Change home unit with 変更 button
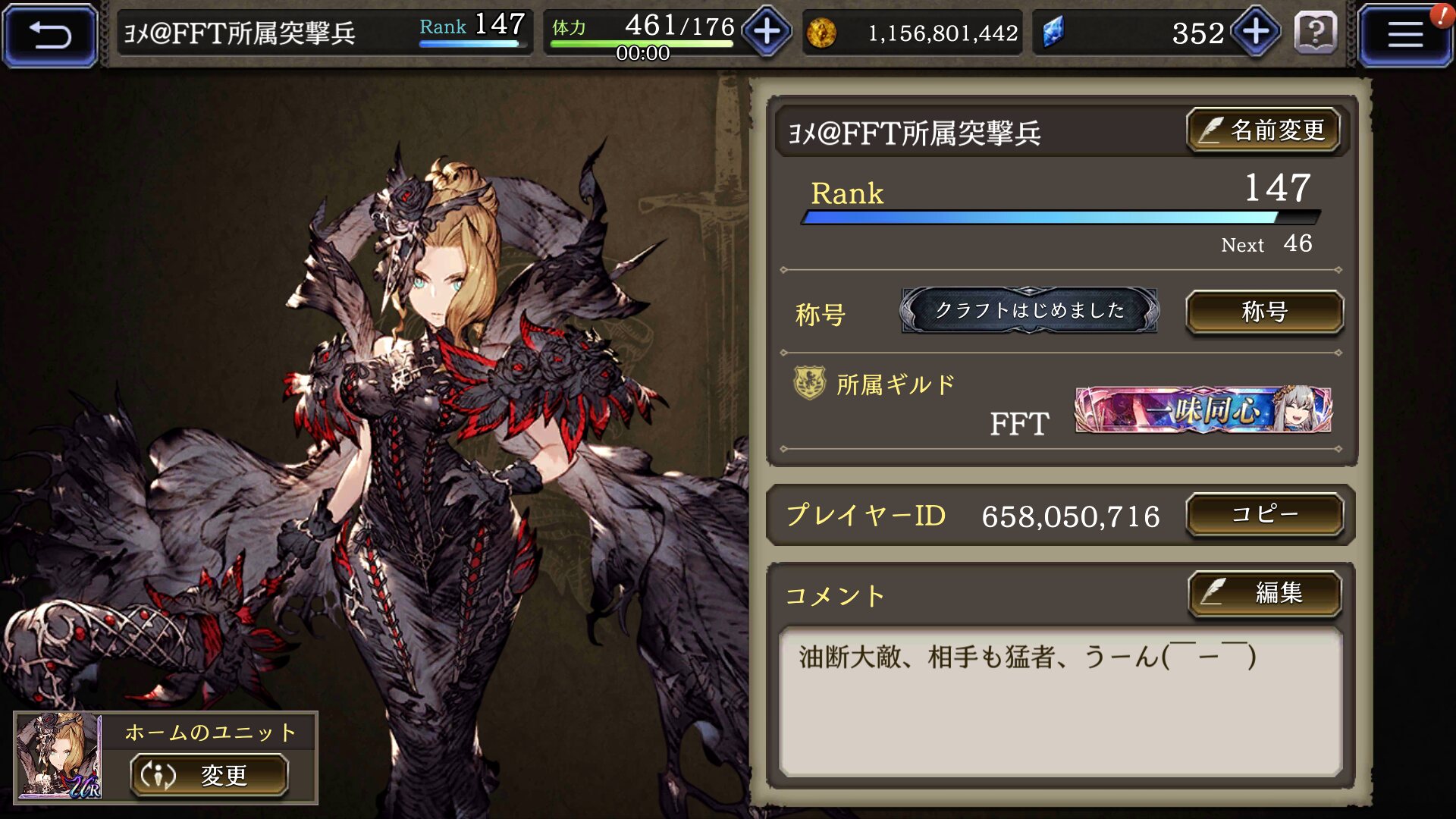Screen dimensions: 1456x819 click(209, 775)
